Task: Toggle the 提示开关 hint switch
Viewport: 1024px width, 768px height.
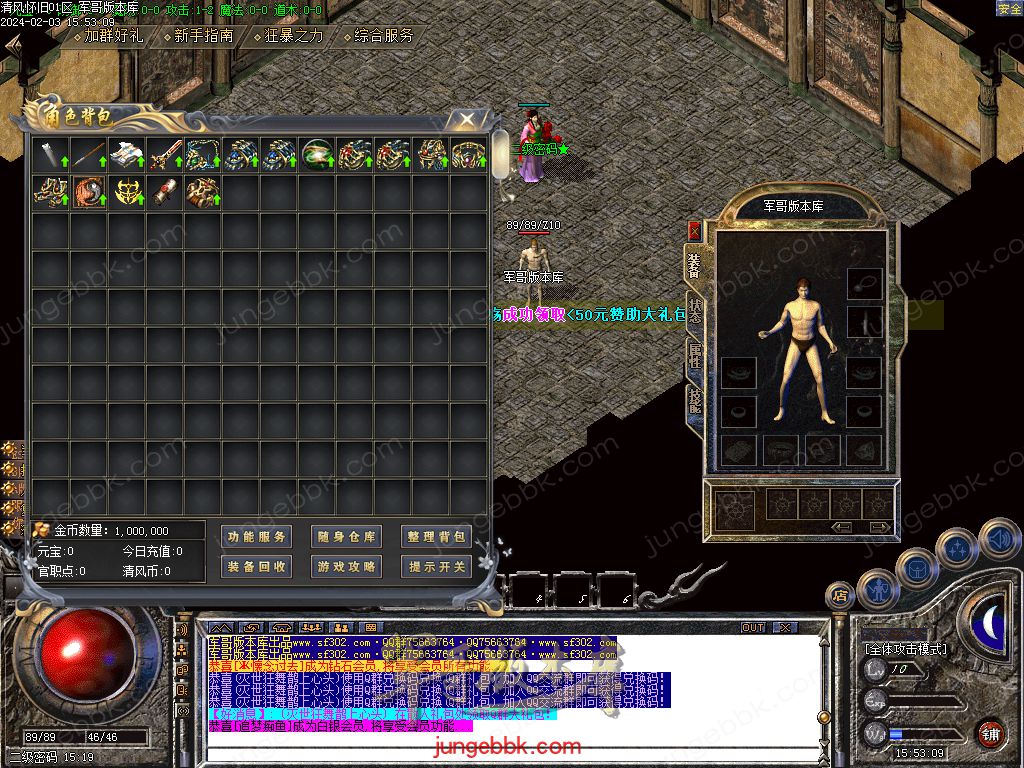Action: pyautogui.click(x=437, y=567)
